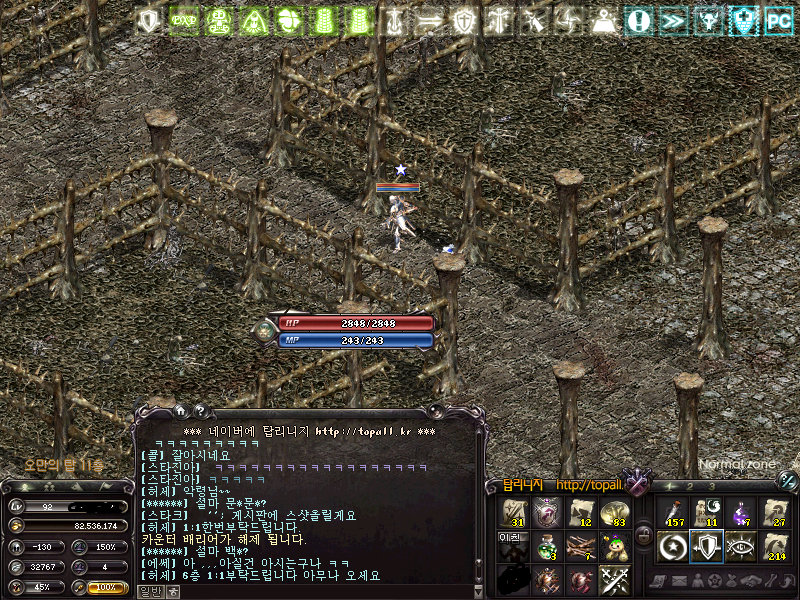Use the purple potion showing 7
The height and width of the screenshot is (600, 800).
pyautogui.click(x=741, y=512)
